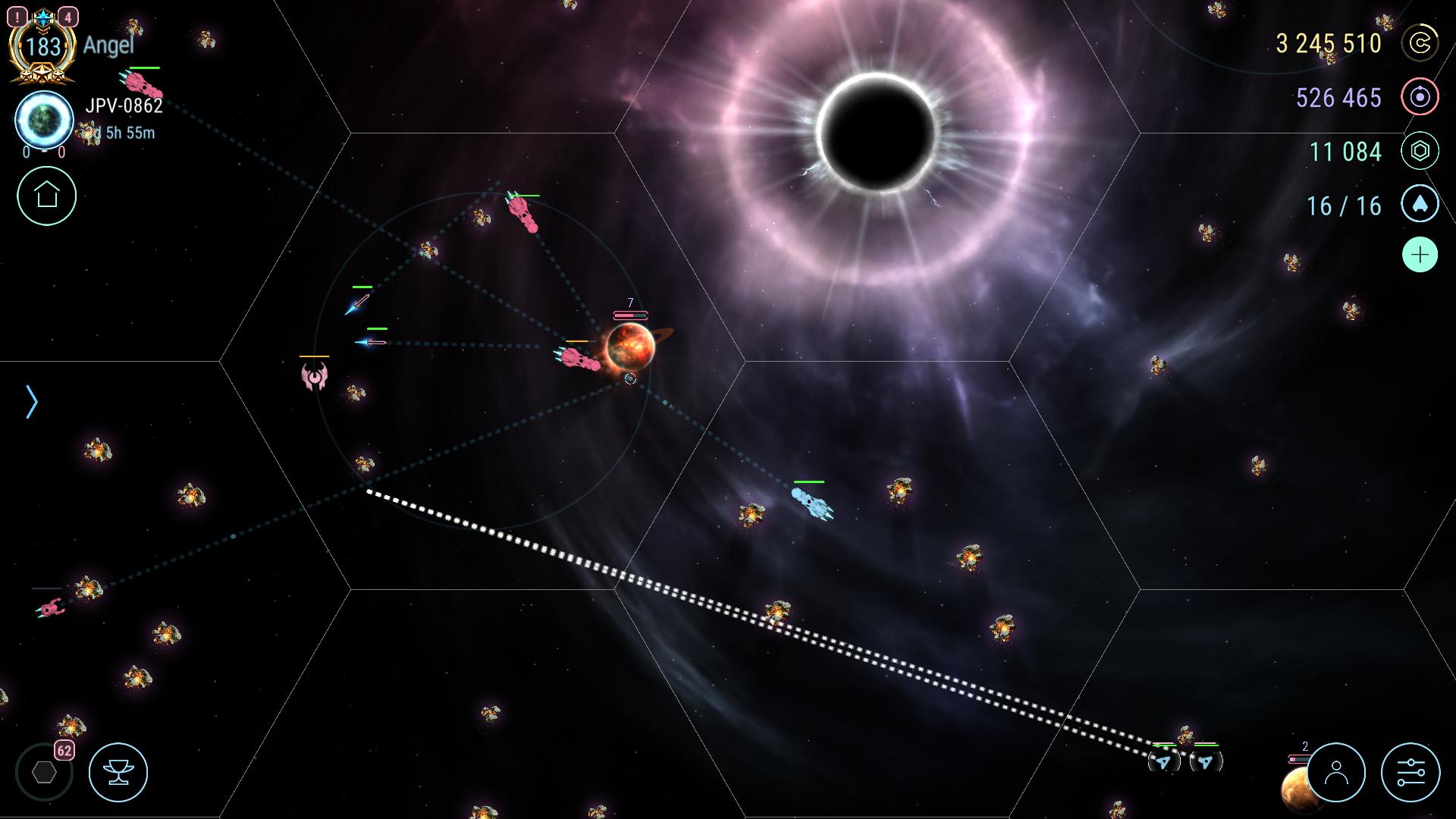Expand the side panel arrow

32,402
